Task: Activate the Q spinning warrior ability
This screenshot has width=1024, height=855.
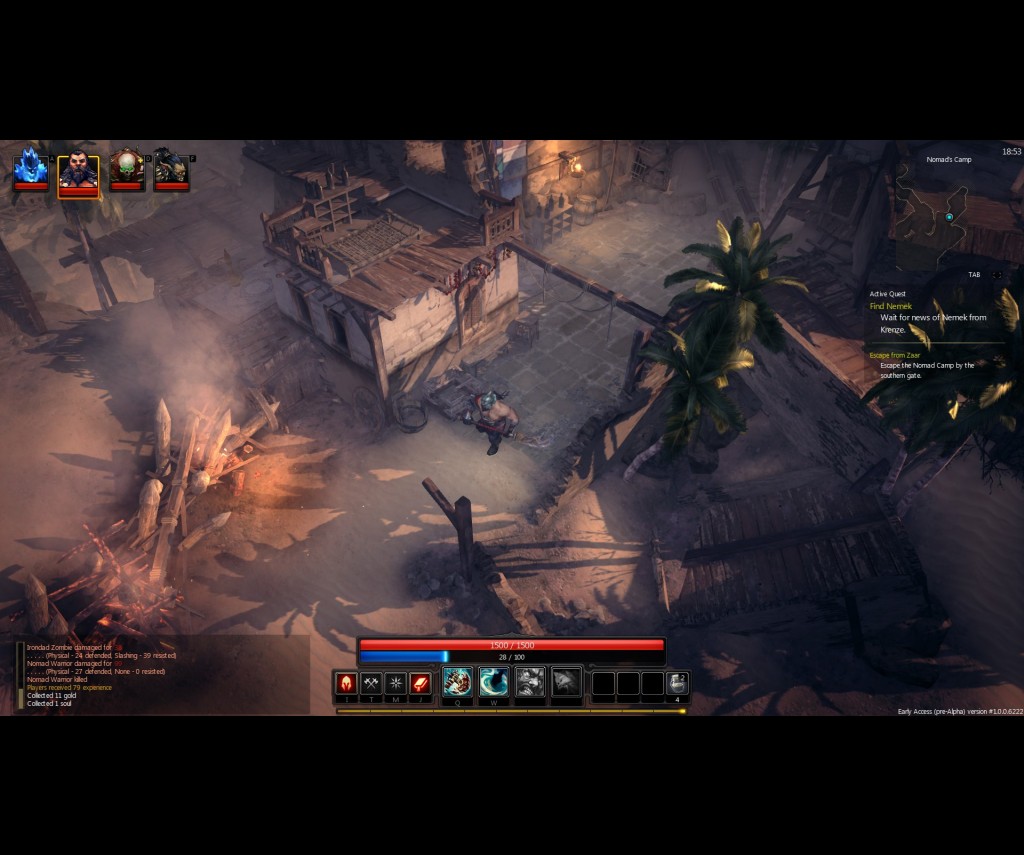Action: pos(458,682)
